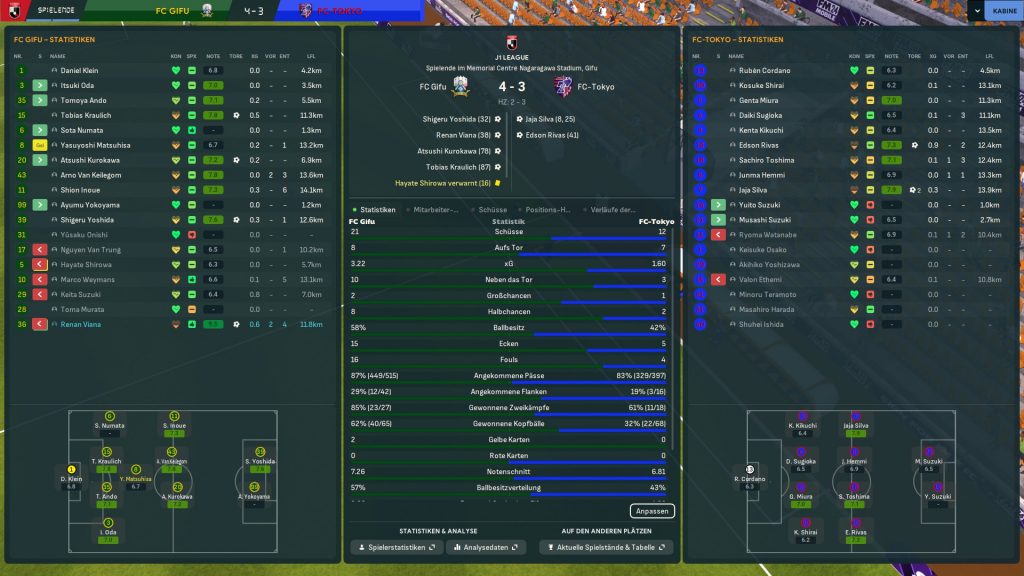This screenshot has height=576, width=1024.
Task: Select Renan Viana's player row
Action: [79, 325]
